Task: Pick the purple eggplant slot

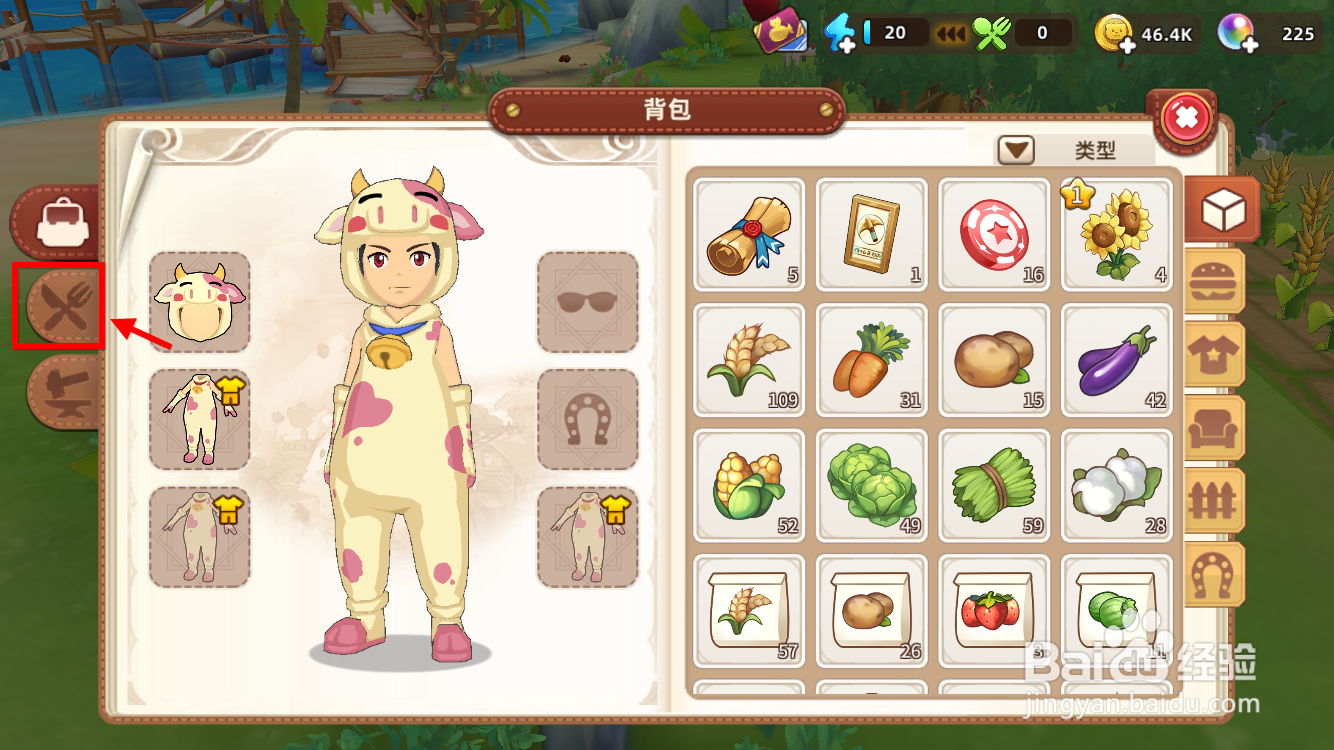Action: [x=1116, y=359]
